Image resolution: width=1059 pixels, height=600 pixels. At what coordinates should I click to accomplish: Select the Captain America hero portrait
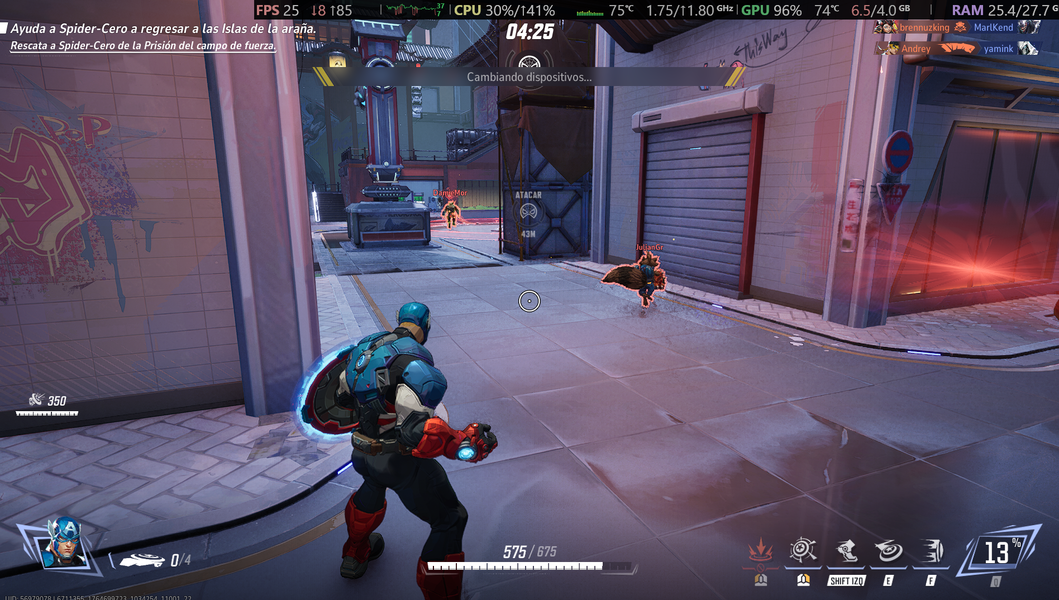pyautogui.click(x=64, y=541)
